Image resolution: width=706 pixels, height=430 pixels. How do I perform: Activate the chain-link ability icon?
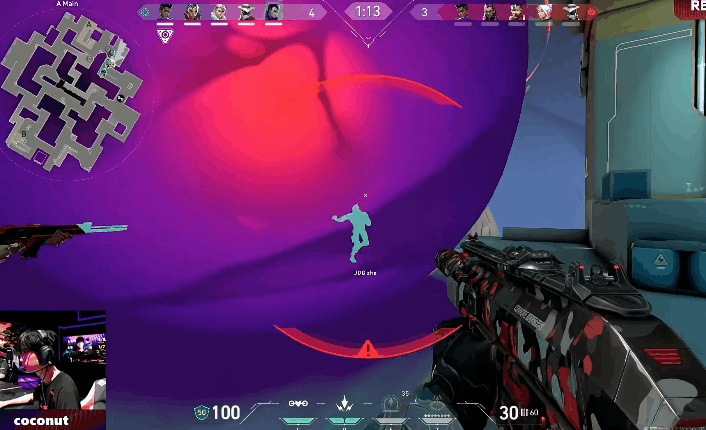tap(297, 404)
